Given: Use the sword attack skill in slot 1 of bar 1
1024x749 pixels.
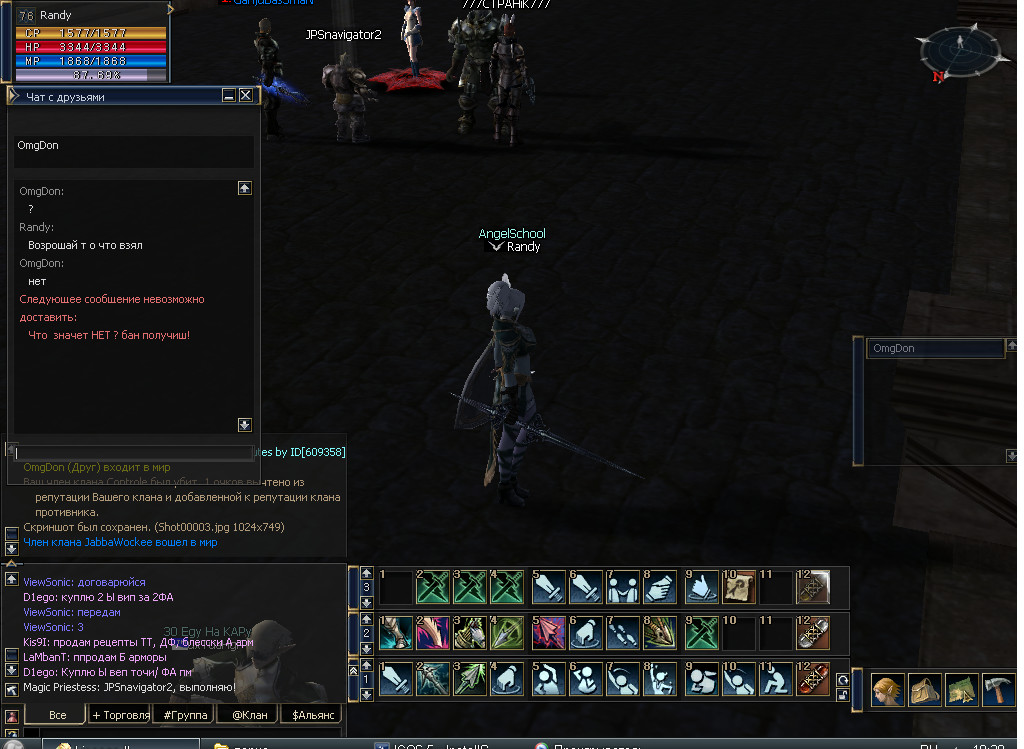Looking at the screenshot, I should [396, 680].
